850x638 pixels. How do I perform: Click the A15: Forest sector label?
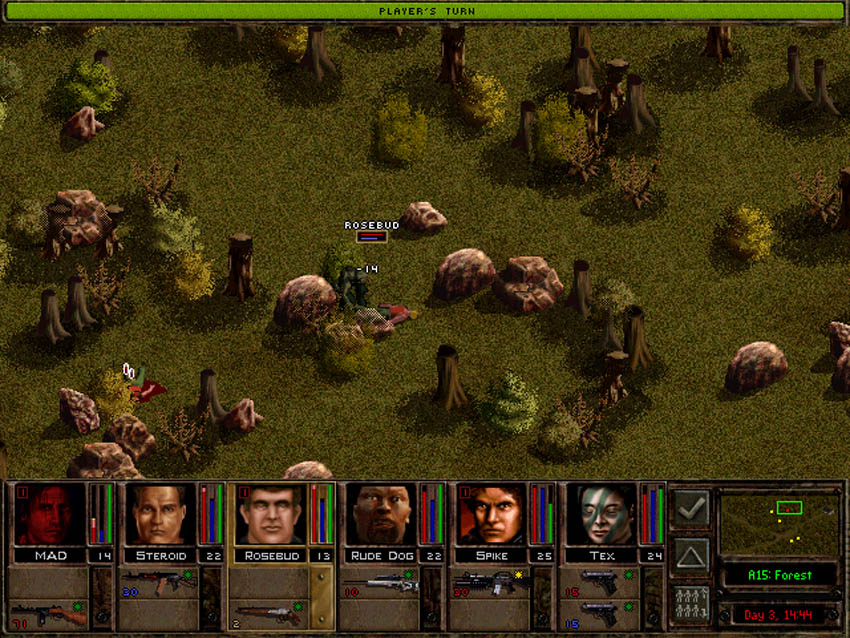[780, 575]
